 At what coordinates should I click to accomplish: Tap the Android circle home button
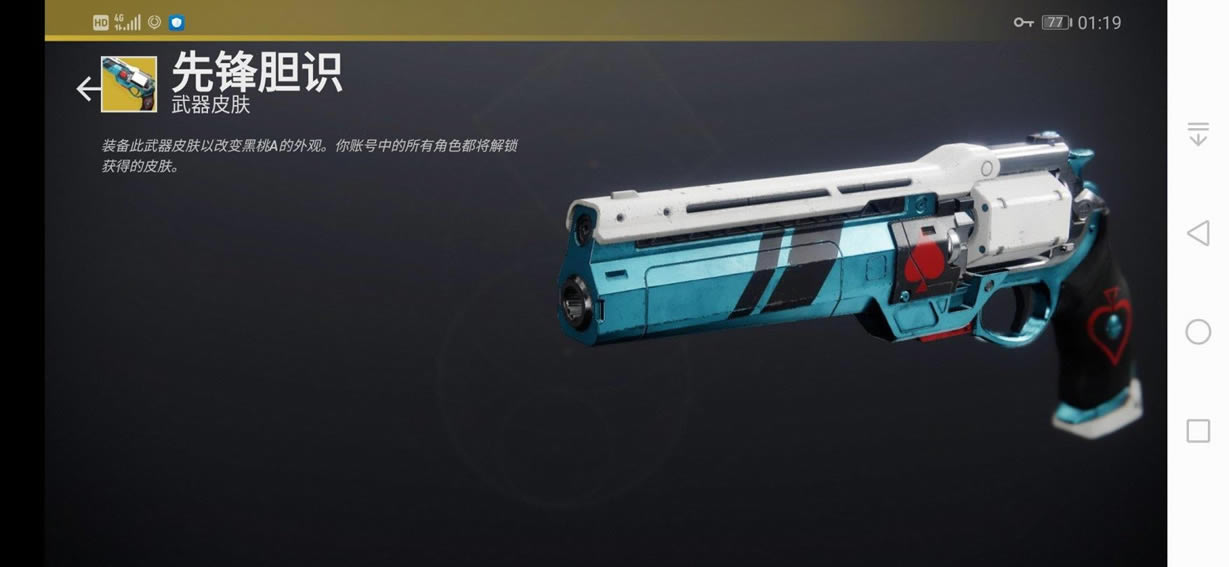coord(1198,332)
